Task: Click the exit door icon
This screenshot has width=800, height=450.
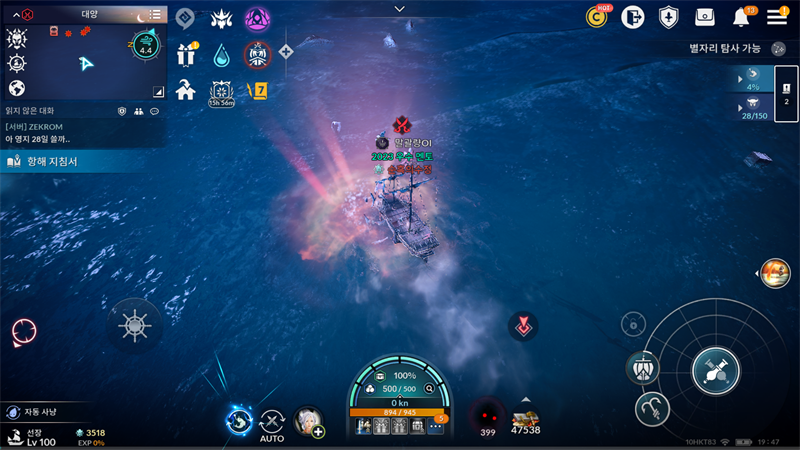Action: click(632, 17)
